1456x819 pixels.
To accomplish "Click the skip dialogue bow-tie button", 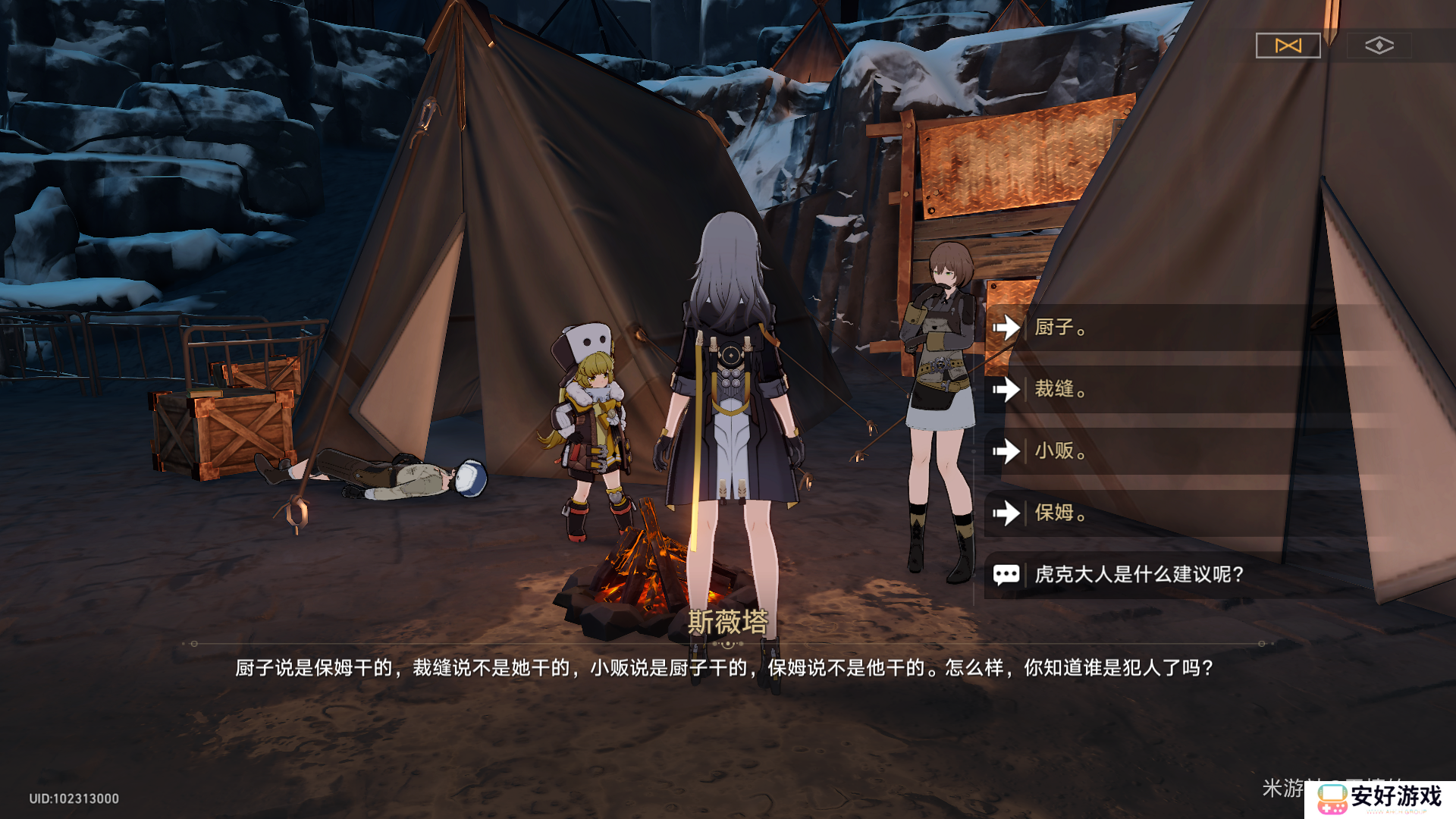I will [x=1288, y=45].
